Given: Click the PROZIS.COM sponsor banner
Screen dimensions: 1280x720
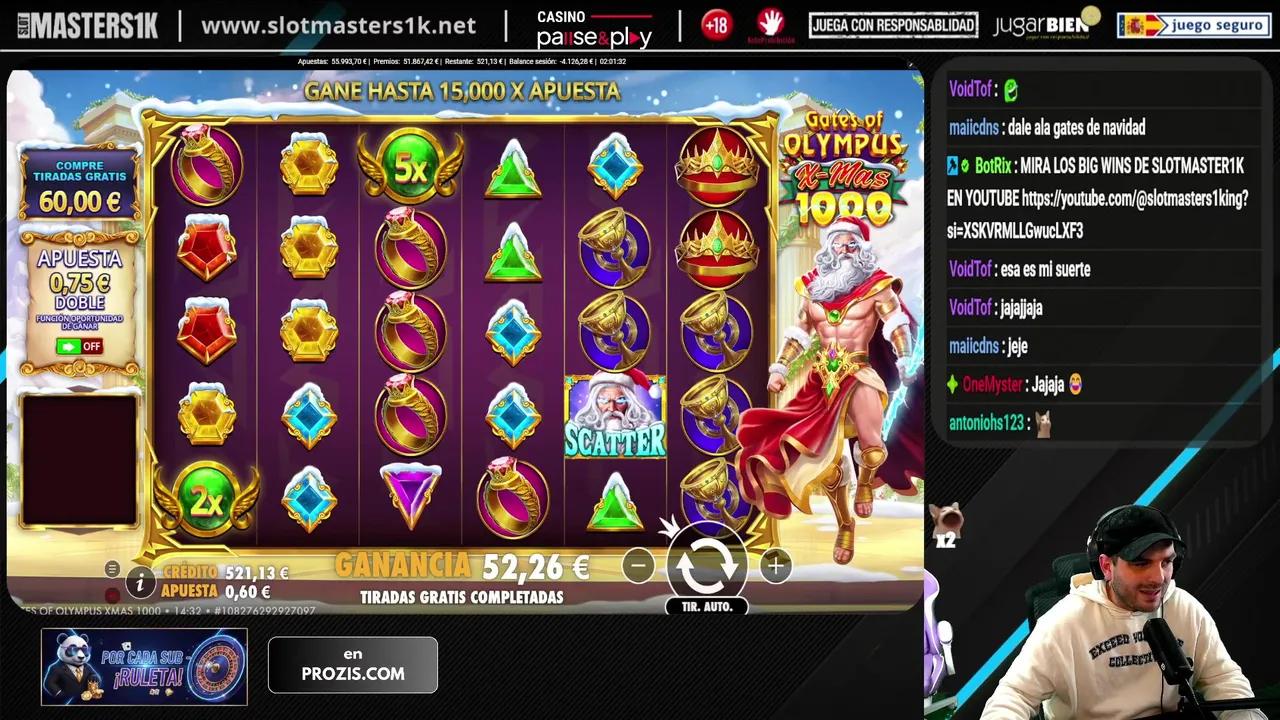Looking at the screenshot, I should click(352, 665).
